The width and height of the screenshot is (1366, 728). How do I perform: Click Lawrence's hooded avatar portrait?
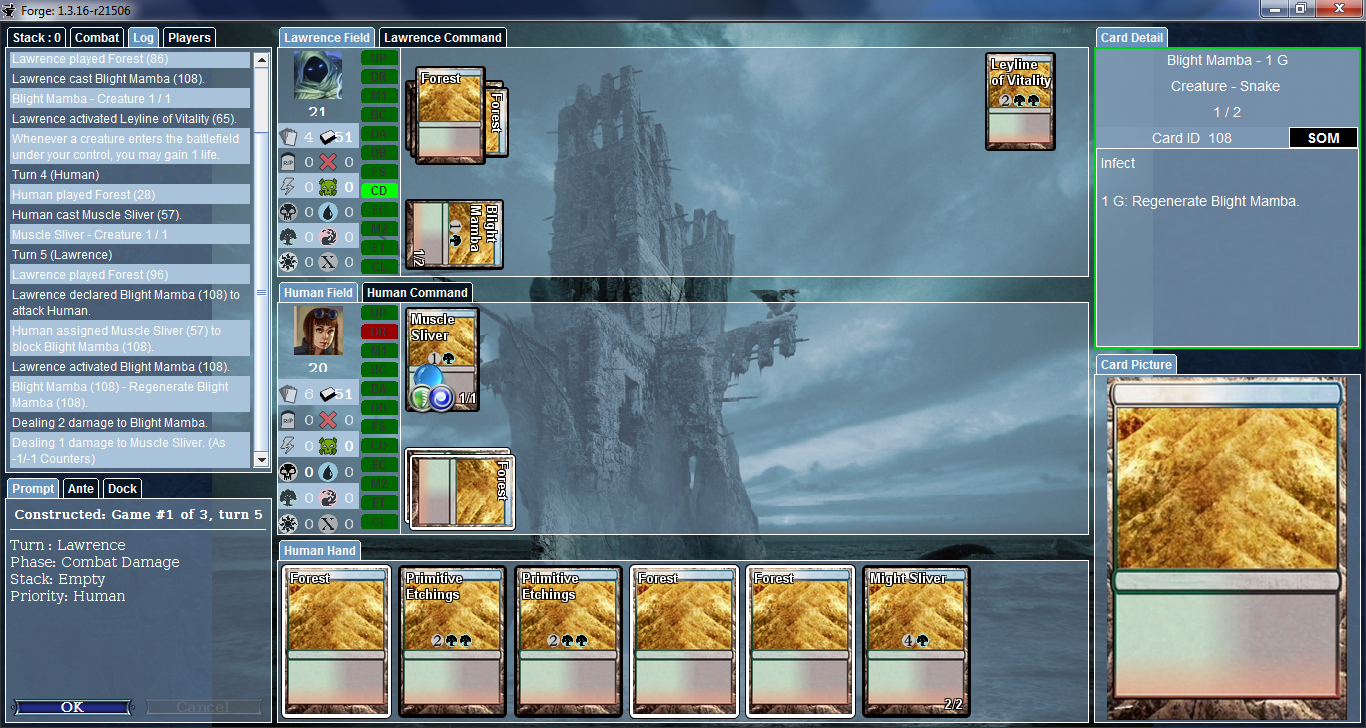pyautogui.click(x=318, y=75)
